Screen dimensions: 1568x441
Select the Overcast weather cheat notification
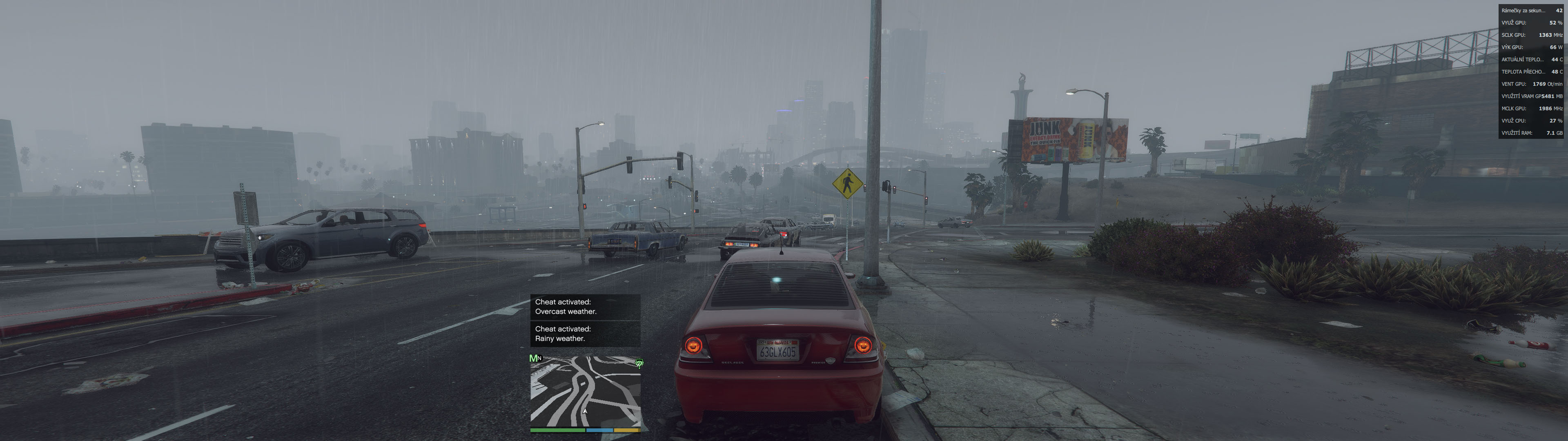click(585, 307)
